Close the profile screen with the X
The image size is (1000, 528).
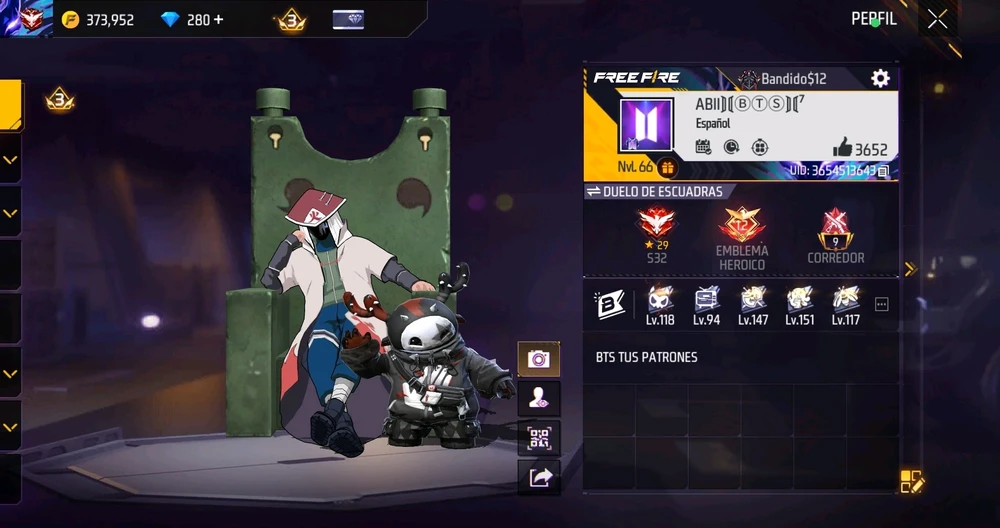coord(937,19)
